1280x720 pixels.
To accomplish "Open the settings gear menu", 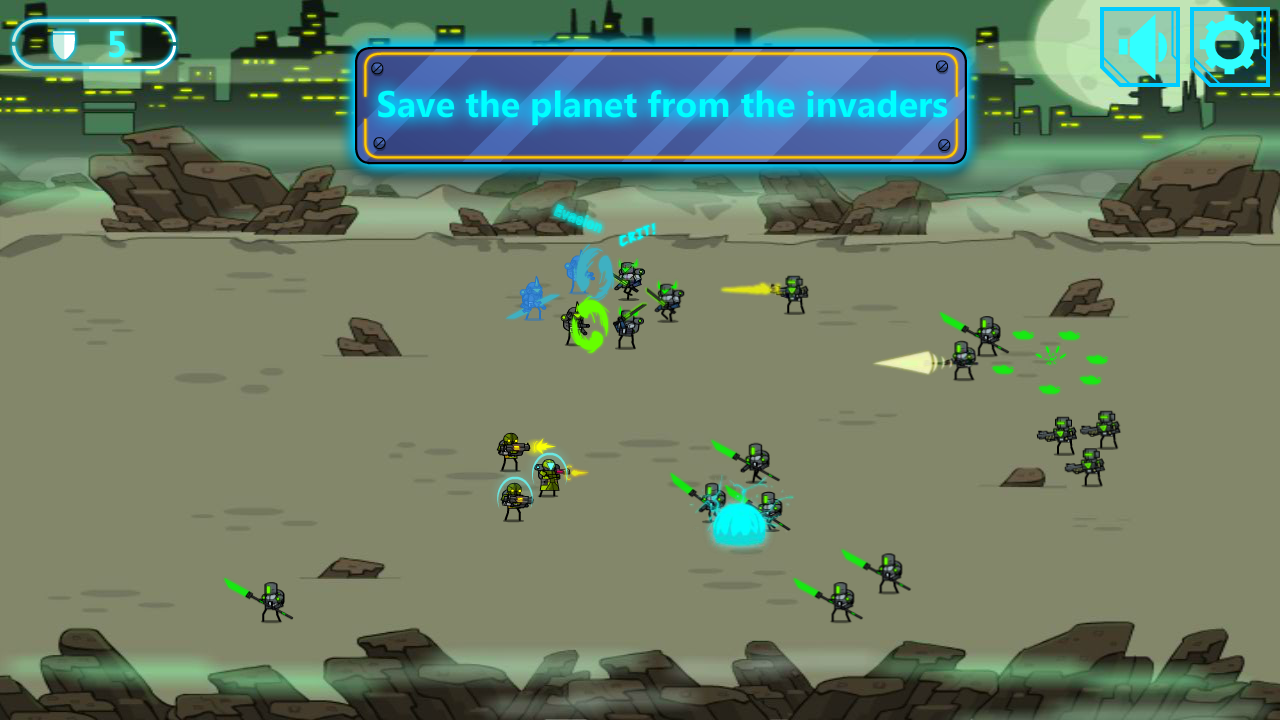I will [1229, 45].
